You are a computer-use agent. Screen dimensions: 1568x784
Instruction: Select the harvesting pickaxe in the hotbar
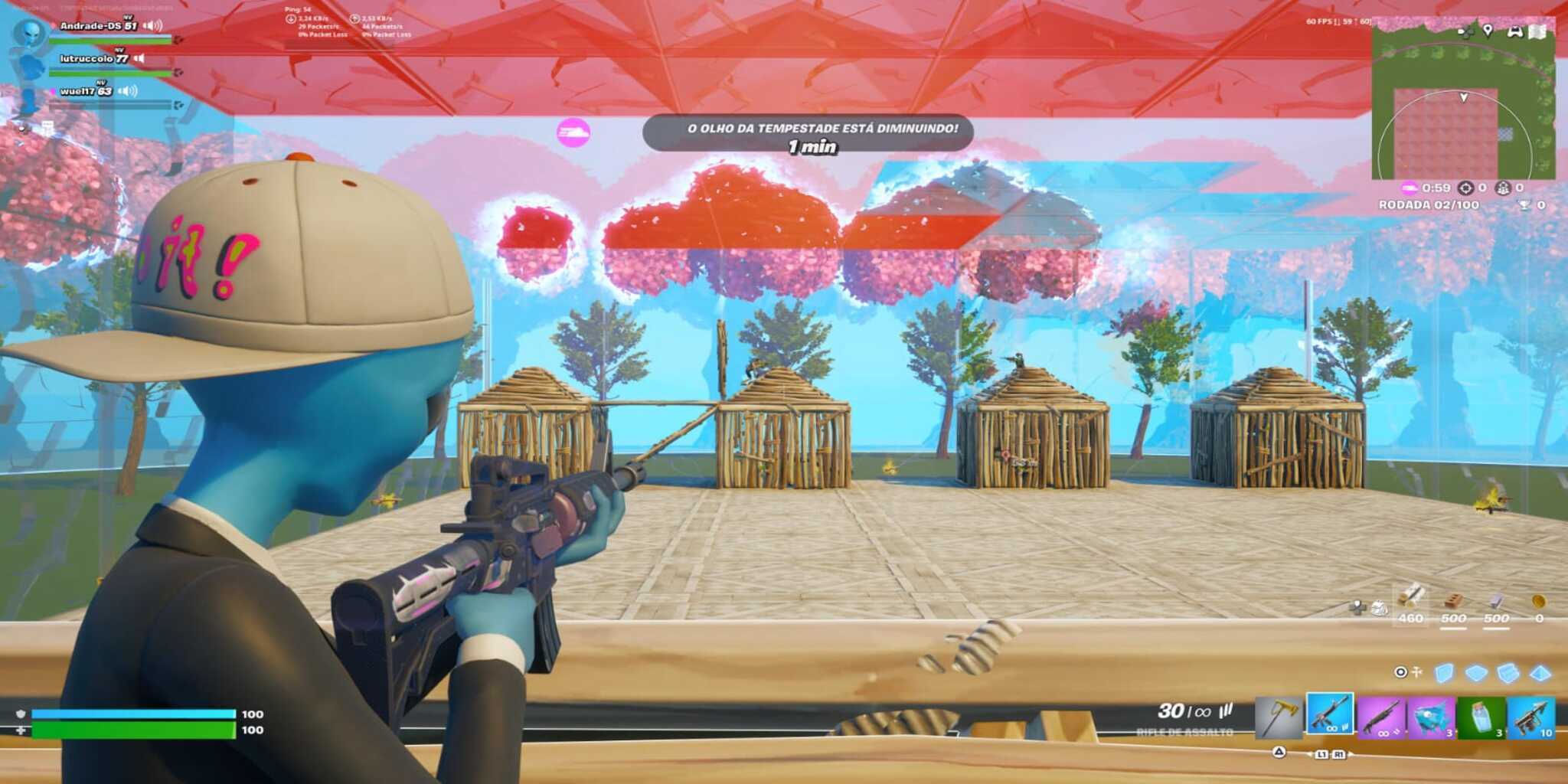[1279, 717]
